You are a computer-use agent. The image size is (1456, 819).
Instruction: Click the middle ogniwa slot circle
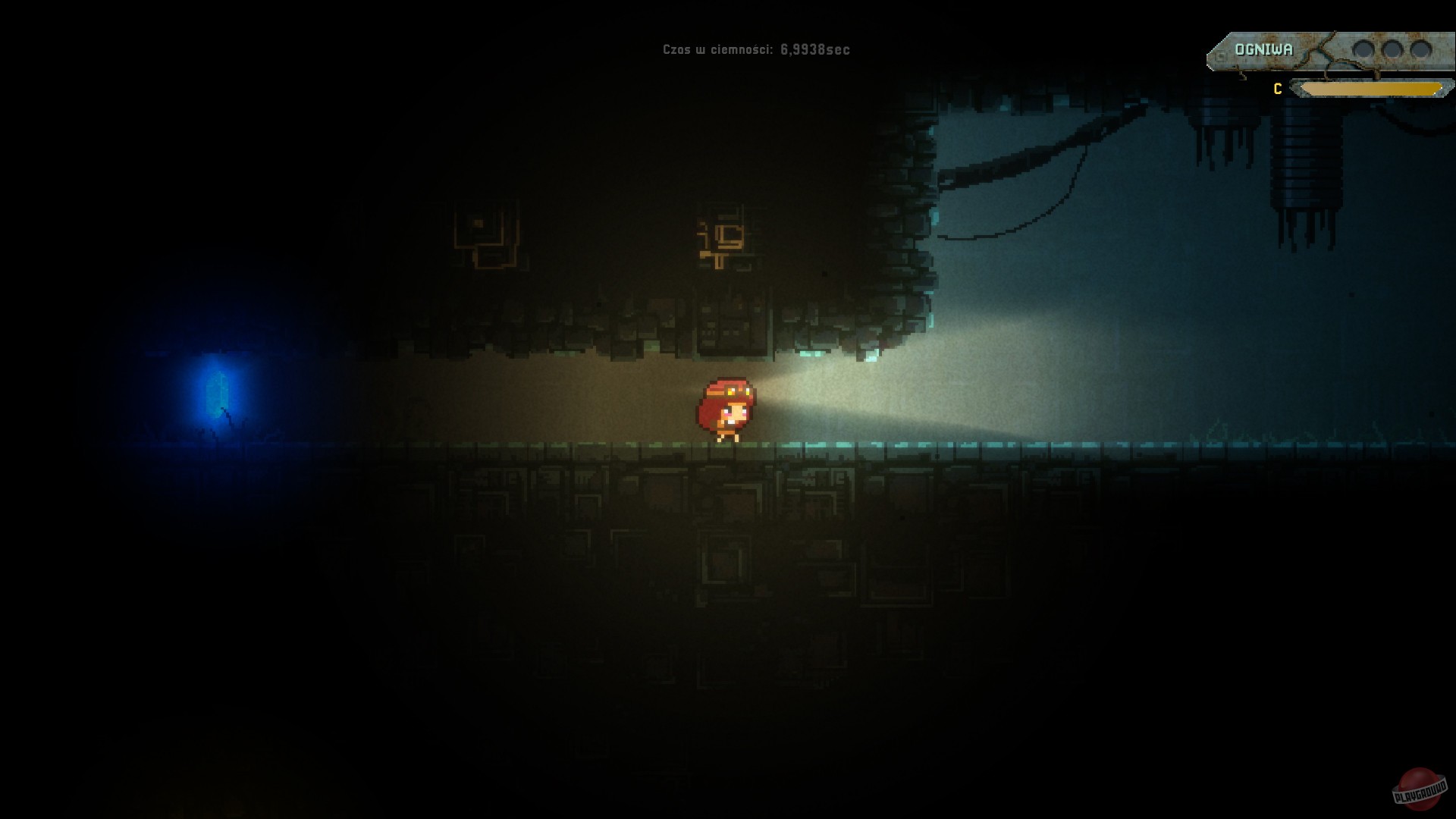click(1392, 49)
